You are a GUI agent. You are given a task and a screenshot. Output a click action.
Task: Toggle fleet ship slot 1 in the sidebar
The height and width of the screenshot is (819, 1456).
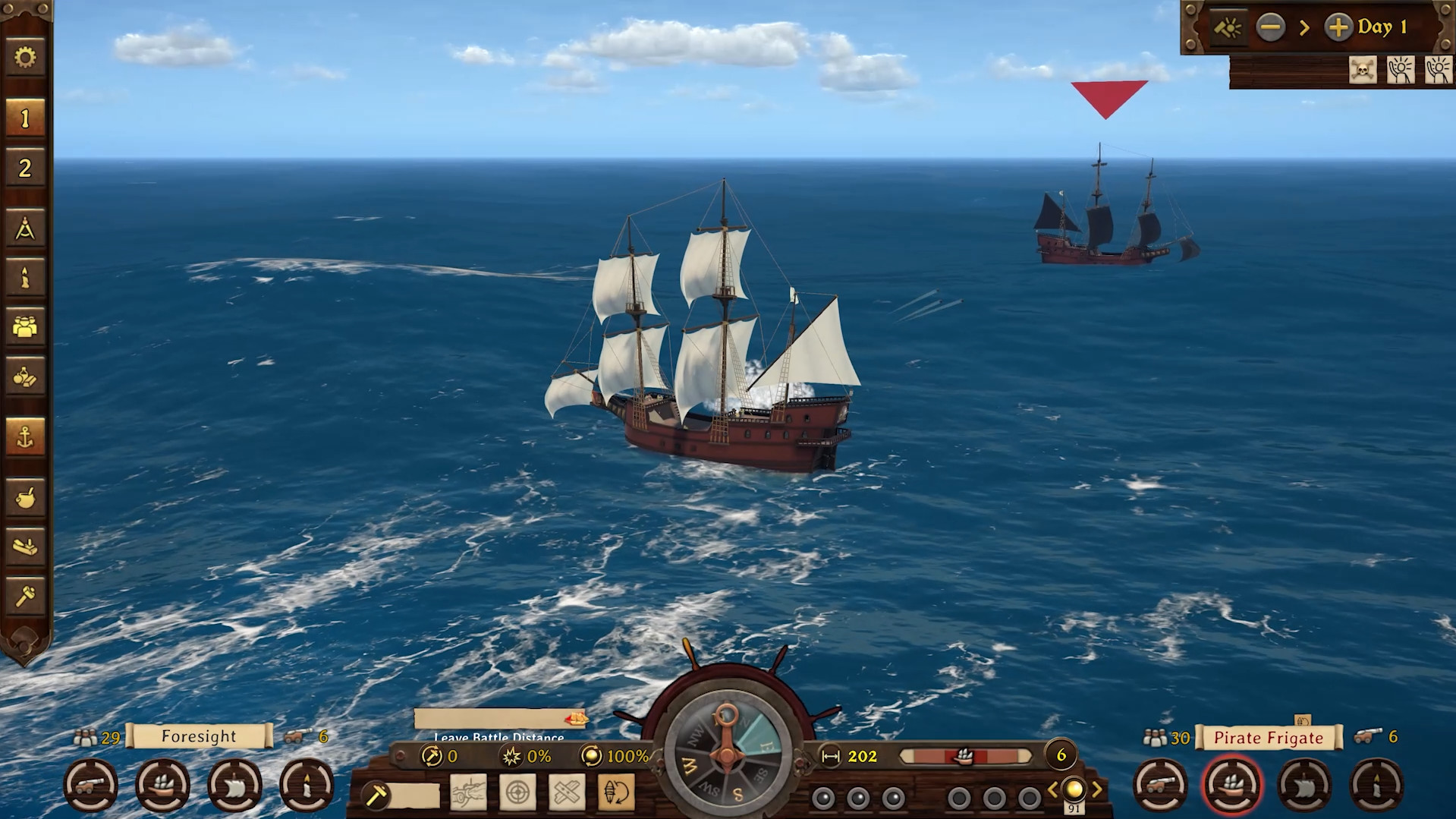pyautogui.click(x=25, y=117)
